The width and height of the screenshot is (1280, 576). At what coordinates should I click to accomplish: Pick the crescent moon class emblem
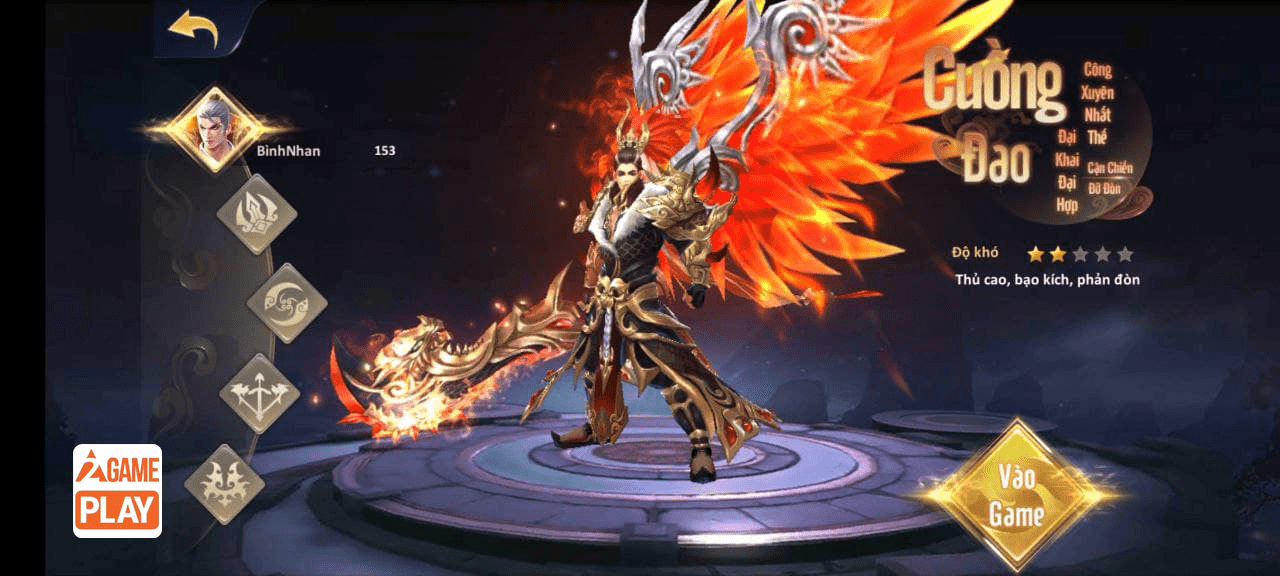tap(287, 303)
